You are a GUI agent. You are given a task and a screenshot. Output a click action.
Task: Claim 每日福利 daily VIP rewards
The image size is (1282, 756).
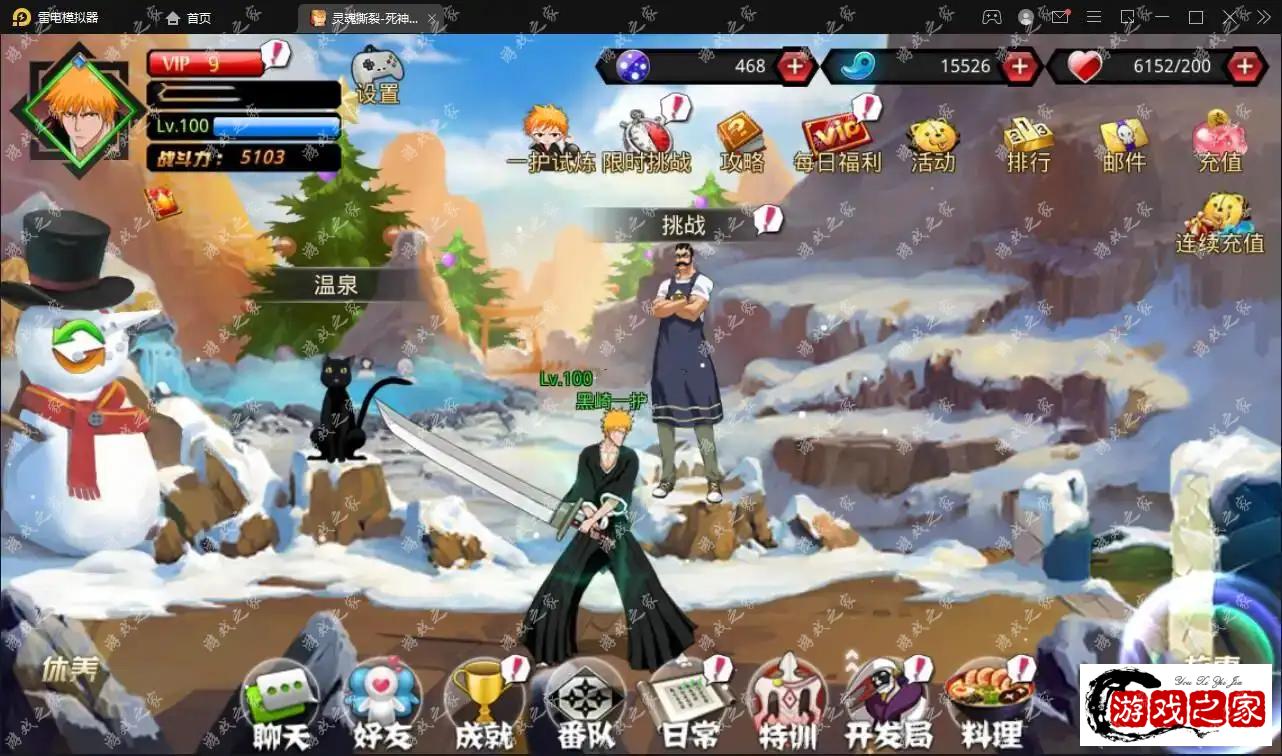[x=836, y=140]
